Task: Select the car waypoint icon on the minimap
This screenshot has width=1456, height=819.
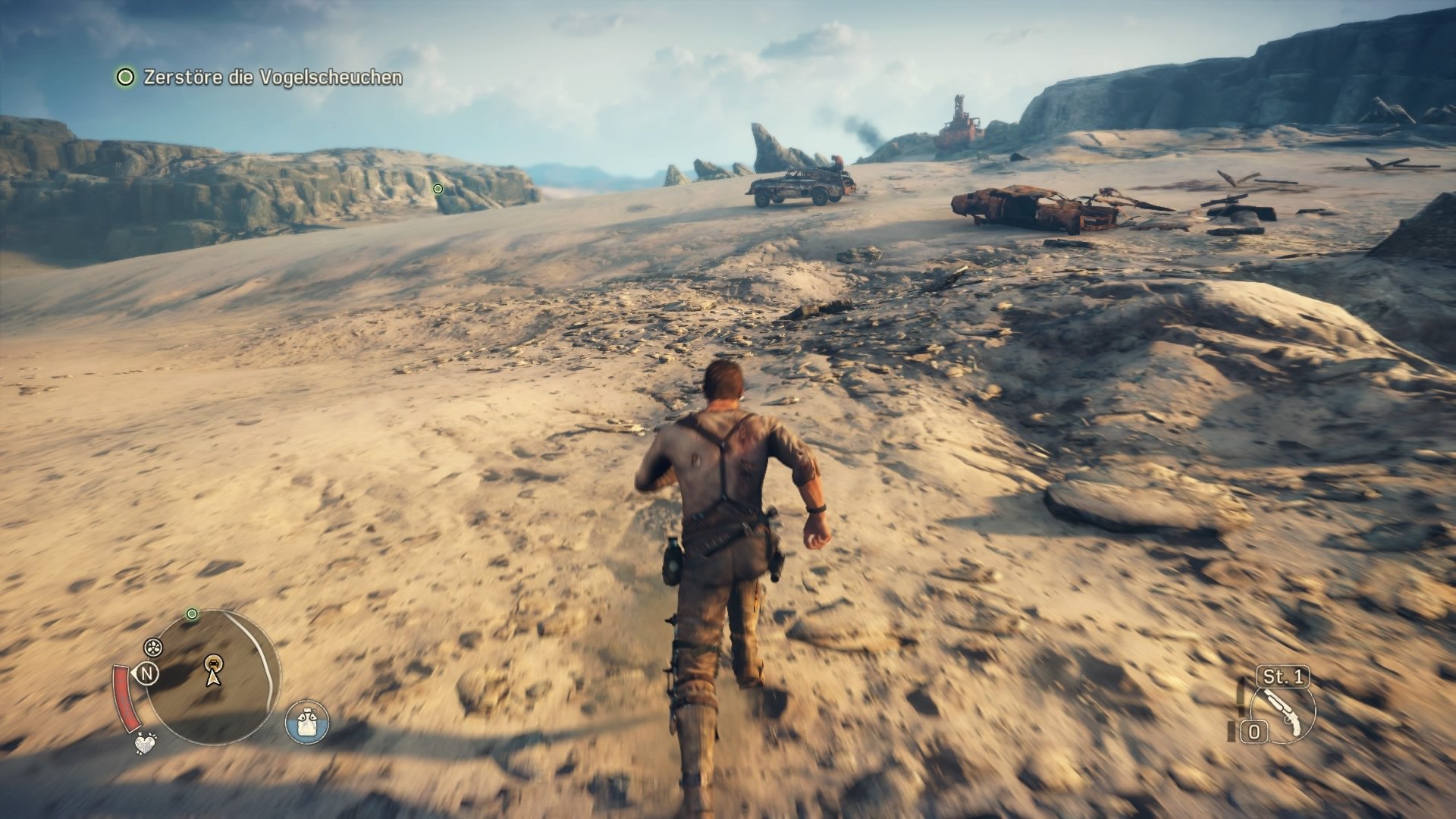Action: 214,663
